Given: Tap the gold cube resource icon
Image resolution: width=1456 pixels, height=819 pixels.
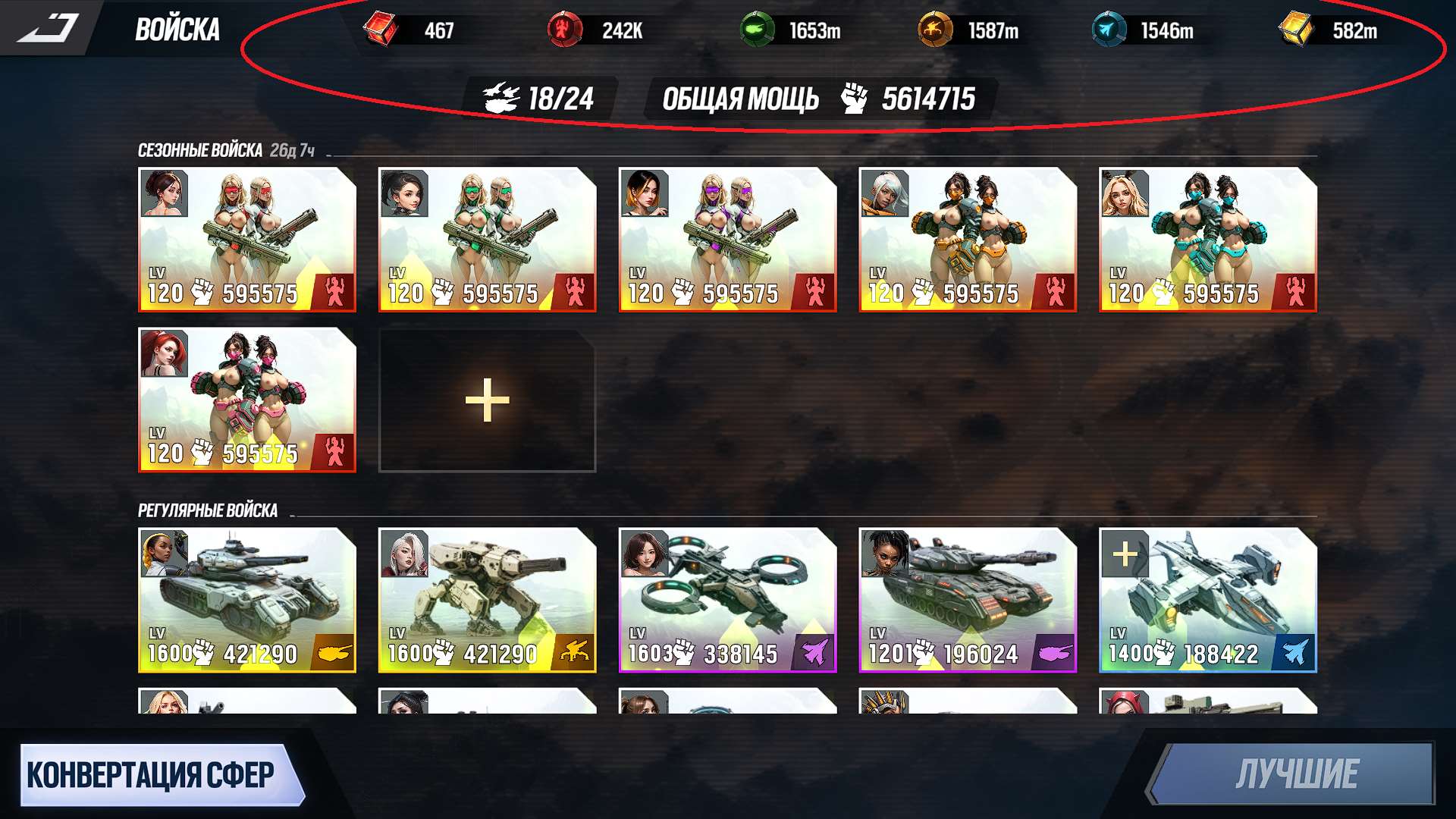Looking at the screenshot, I should (1295, 30).
